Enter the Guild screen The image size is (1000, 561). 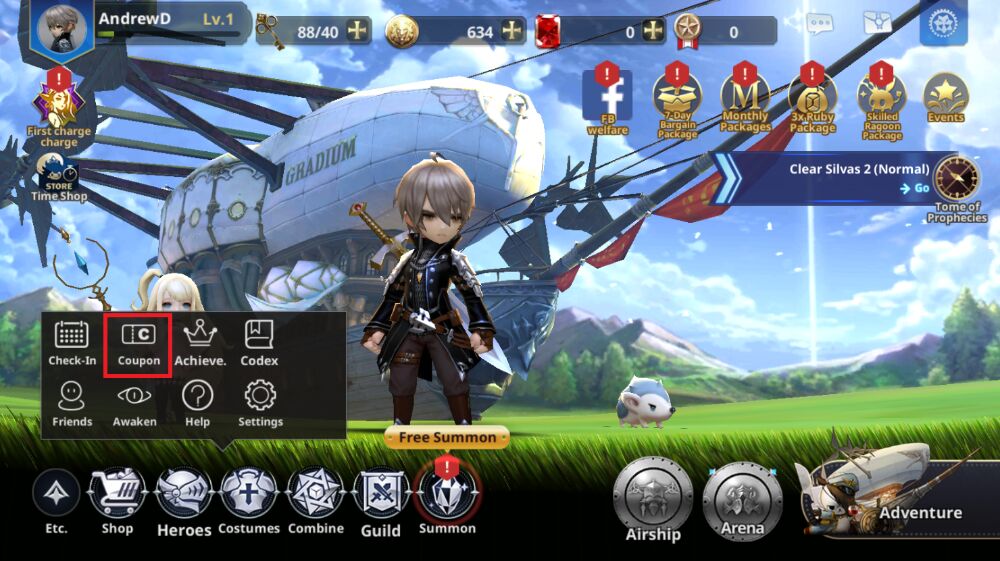(x=380, y=499)
